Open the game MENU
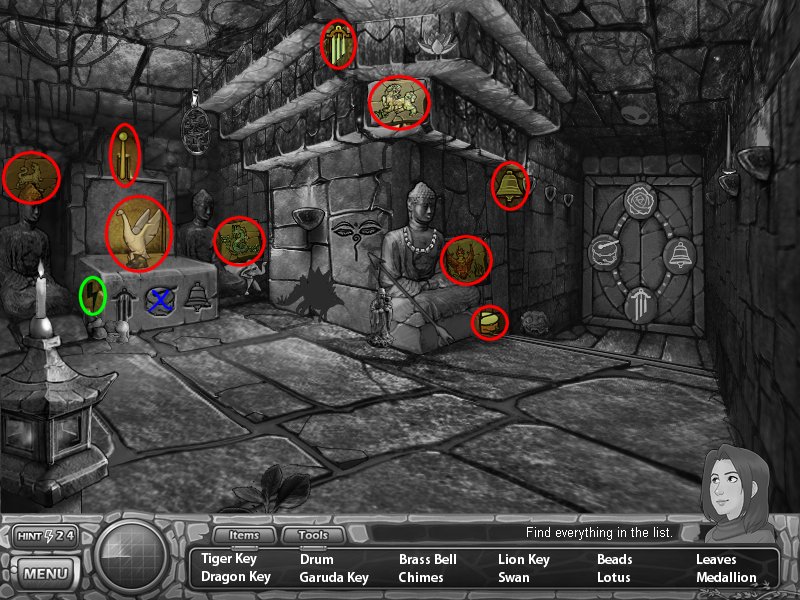800x600 pixels. (x=45, y=574)
